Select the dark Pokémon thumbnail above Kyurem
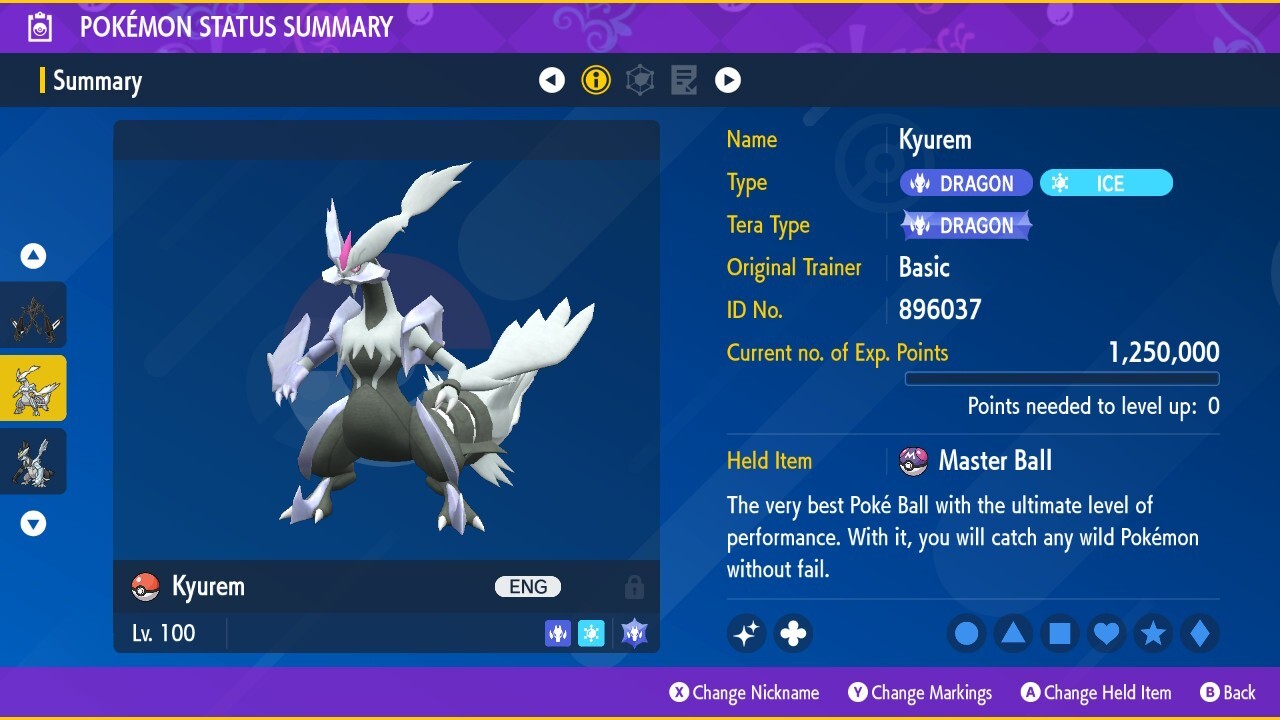Screen dimensions: 1280x720 point(34,315)
